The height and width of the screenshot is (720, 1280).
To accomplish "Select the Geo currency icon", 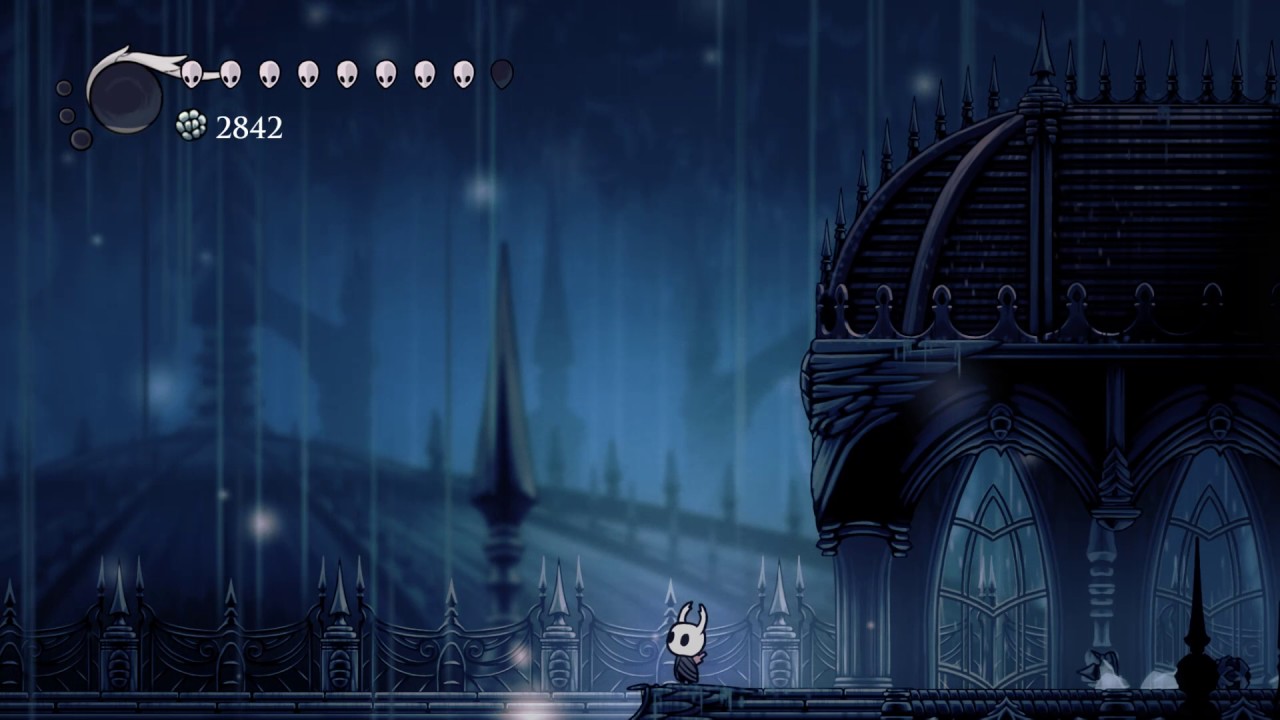I will click(190, 122).
